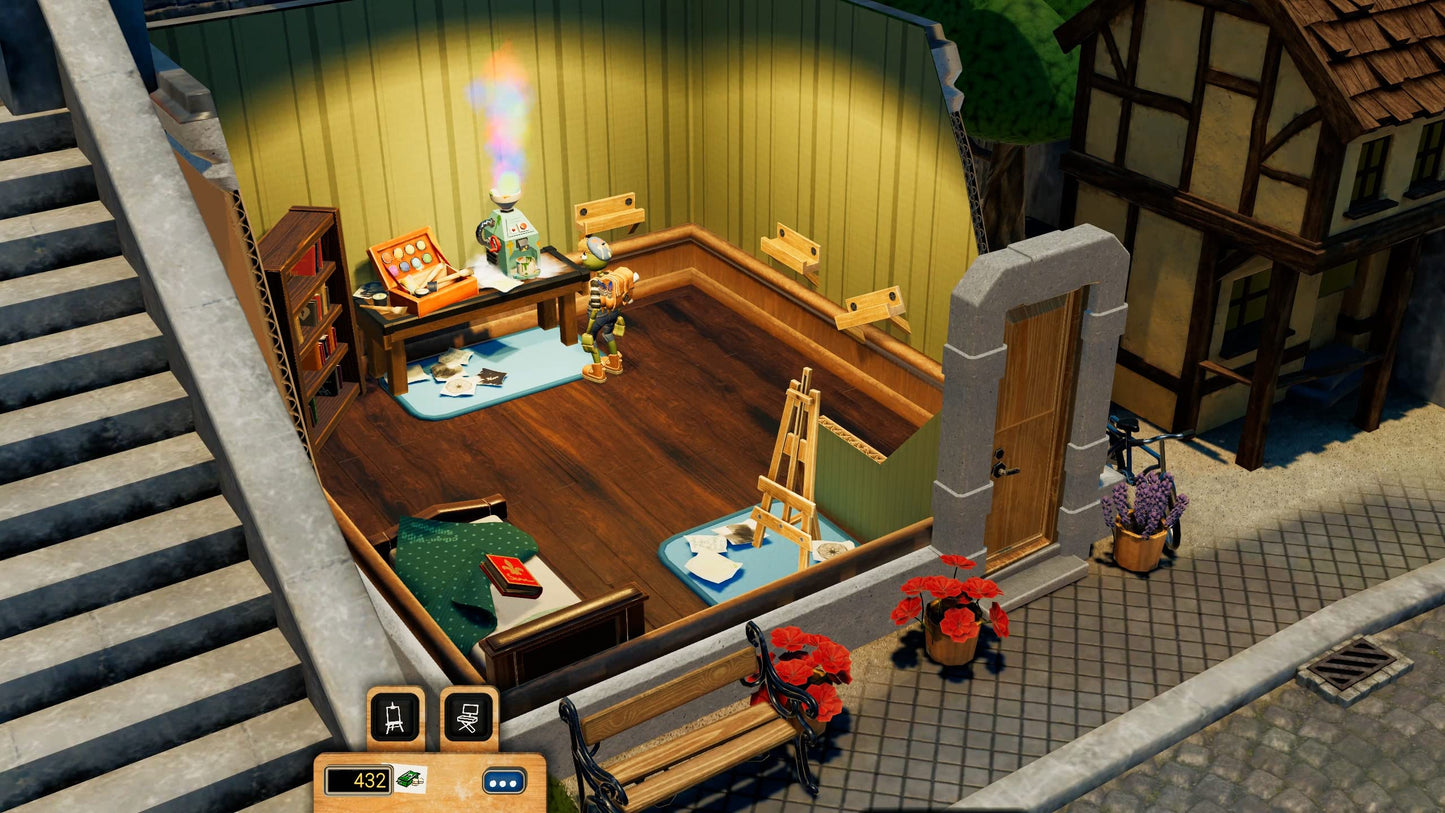1445x813 pixels.
Task: Click the blue three-dots menu button
Action: 504,780
